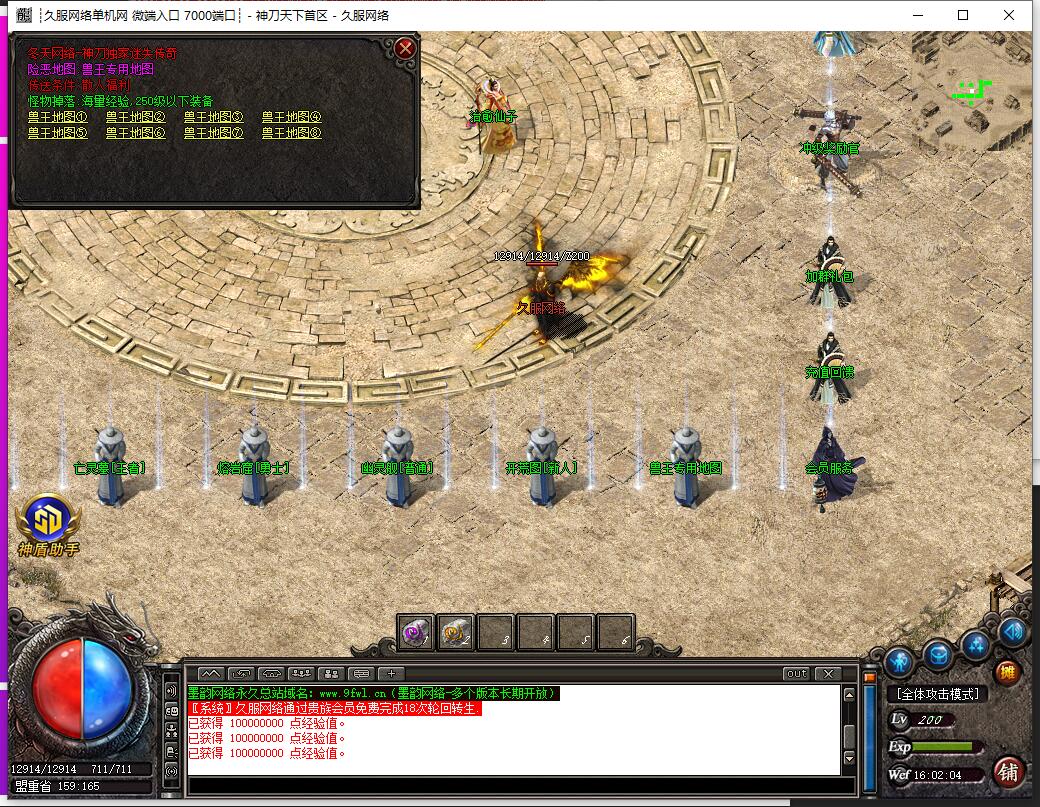Teleport to 兽王地图① link

57,117
